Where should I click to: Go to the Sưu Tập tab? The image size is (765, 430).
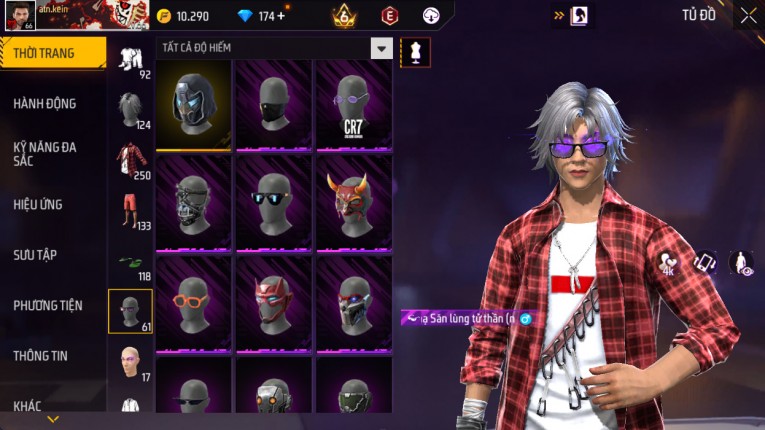pos(35,255)
